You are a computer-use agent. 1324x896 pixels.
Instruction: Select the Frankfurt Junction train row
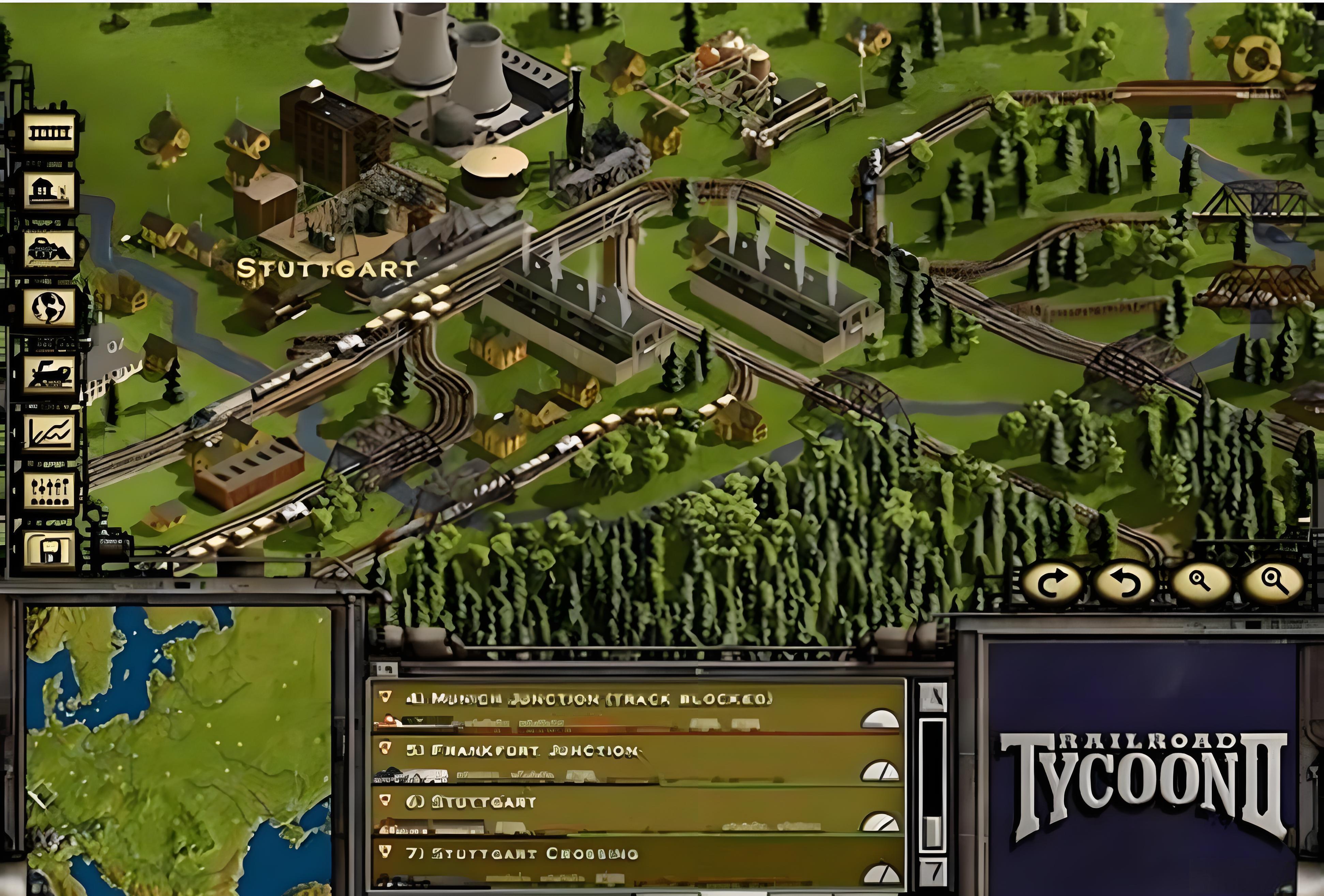[x=615, y=760]
